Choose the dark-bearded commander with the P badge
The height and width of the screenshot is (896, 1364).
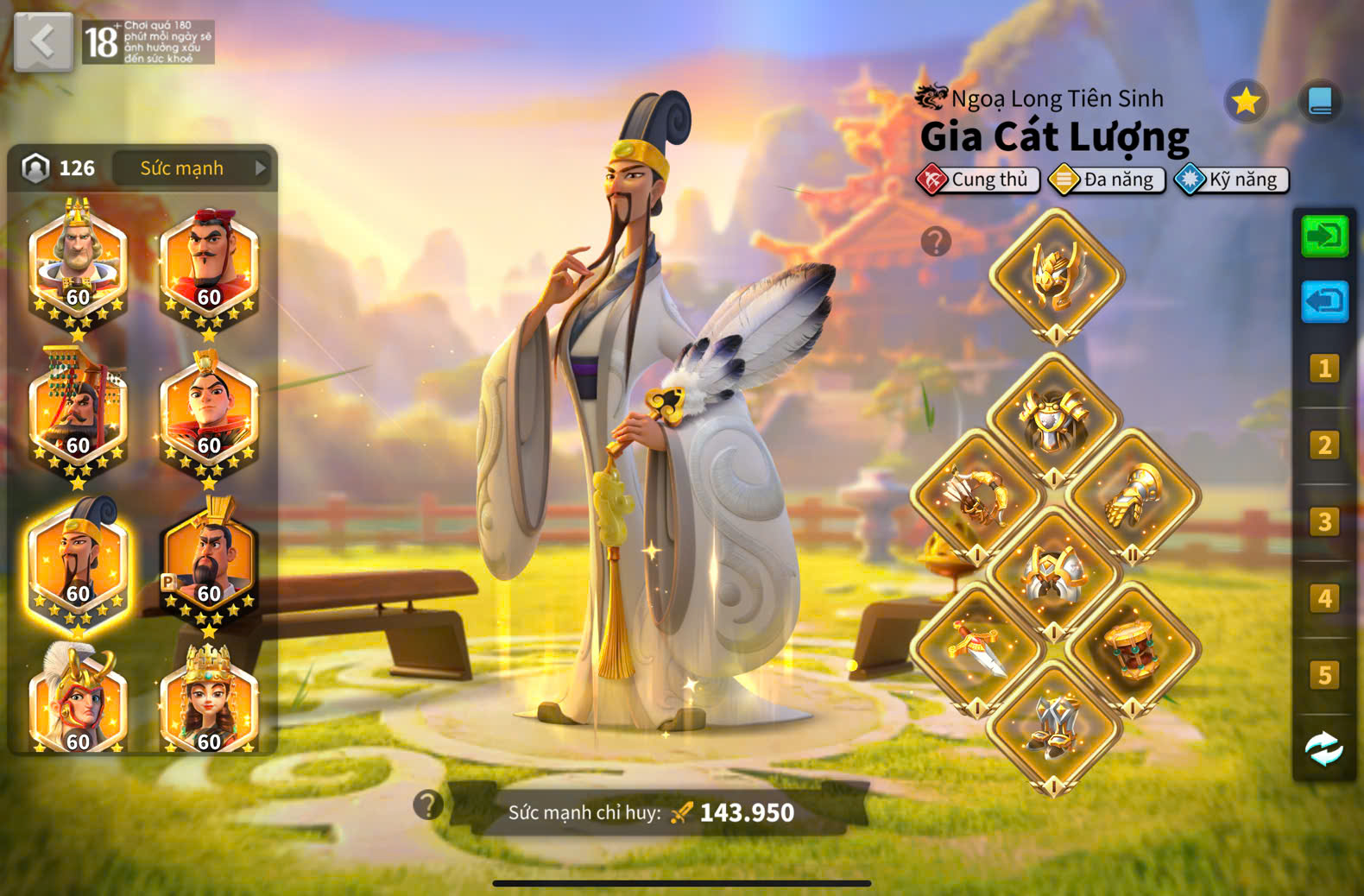pos(209,560)
